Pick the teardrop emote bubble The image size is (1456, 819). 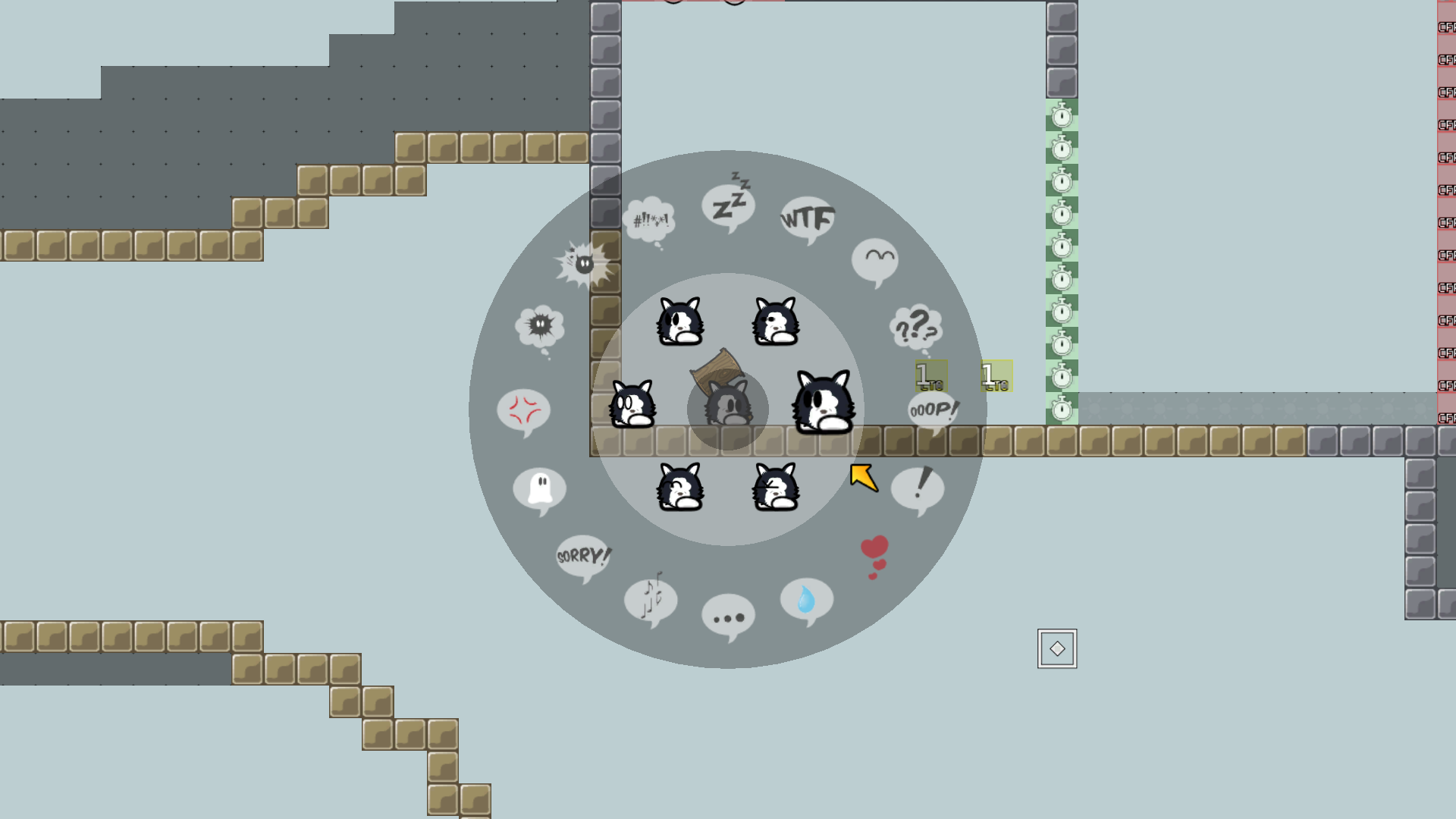point(806,600)
